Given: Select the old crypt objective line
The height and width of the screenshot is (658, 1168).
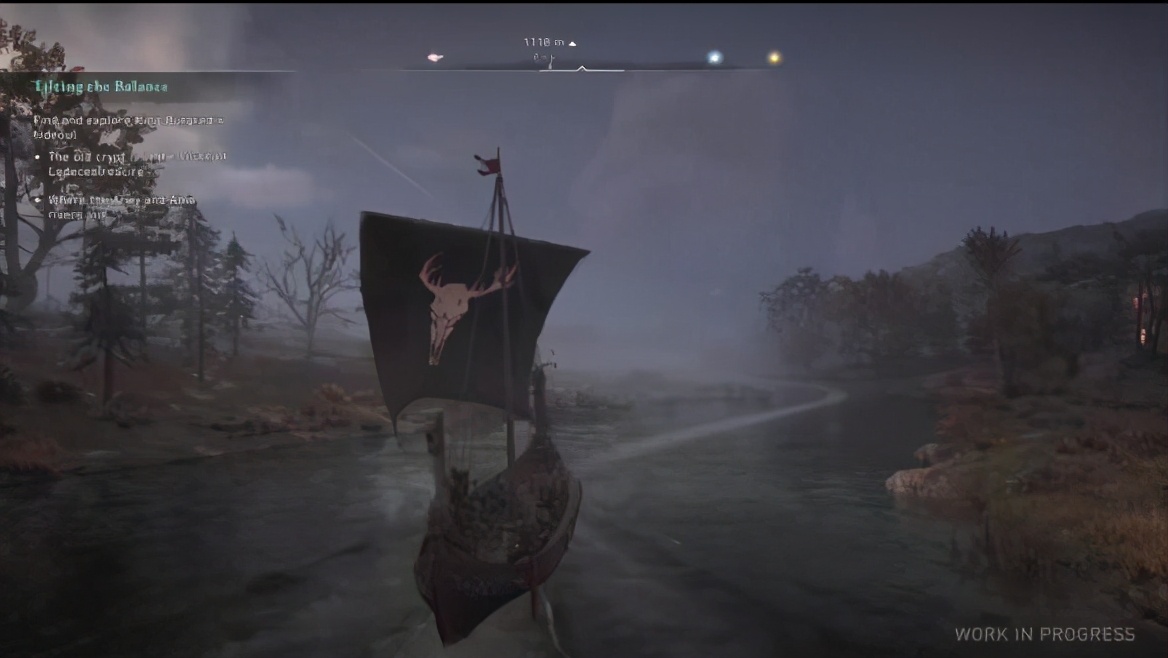Looking at the screenshot, I should coord(137,164).
